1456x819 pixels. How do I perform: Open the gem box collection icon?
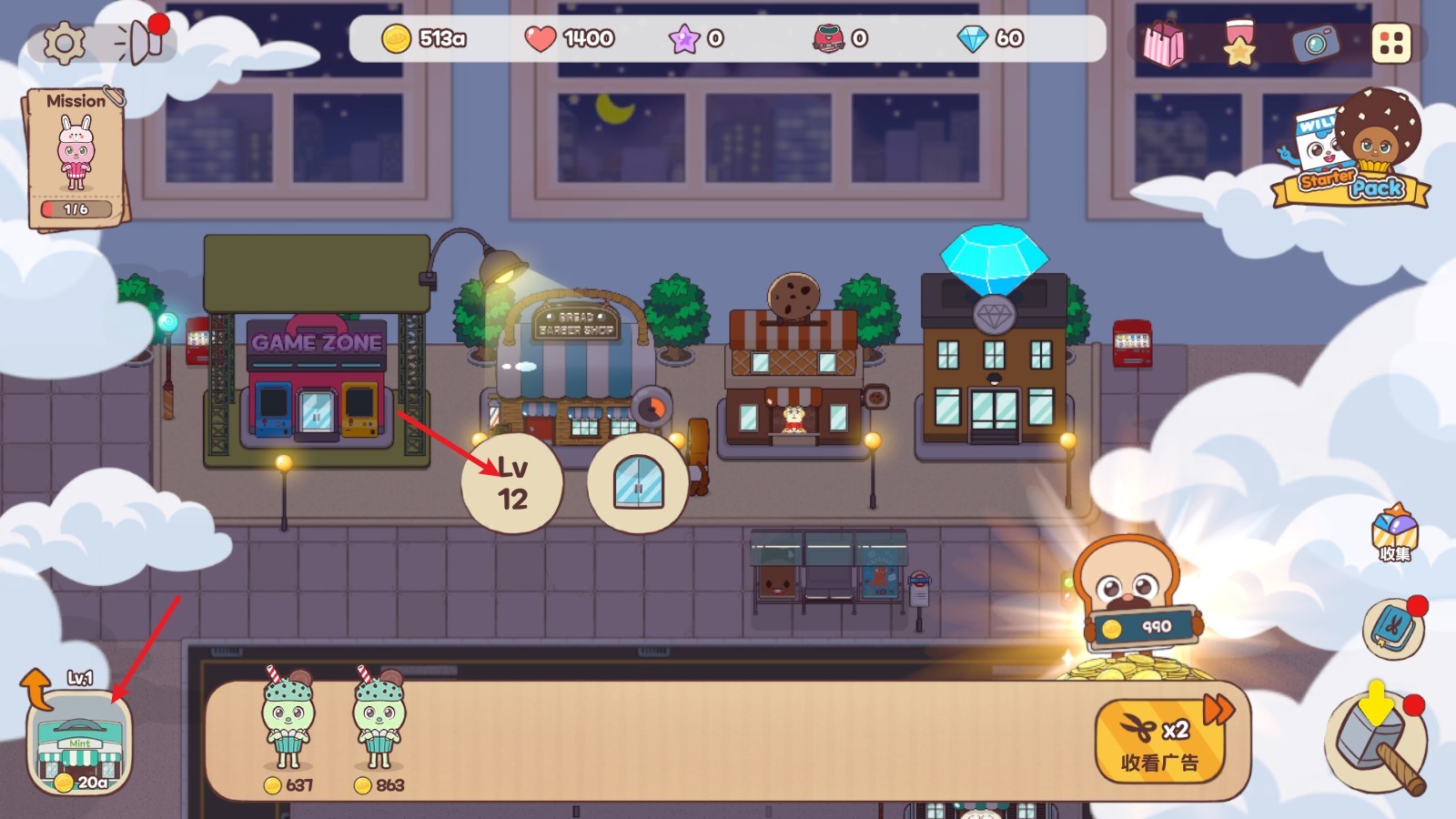point(1394,532)
